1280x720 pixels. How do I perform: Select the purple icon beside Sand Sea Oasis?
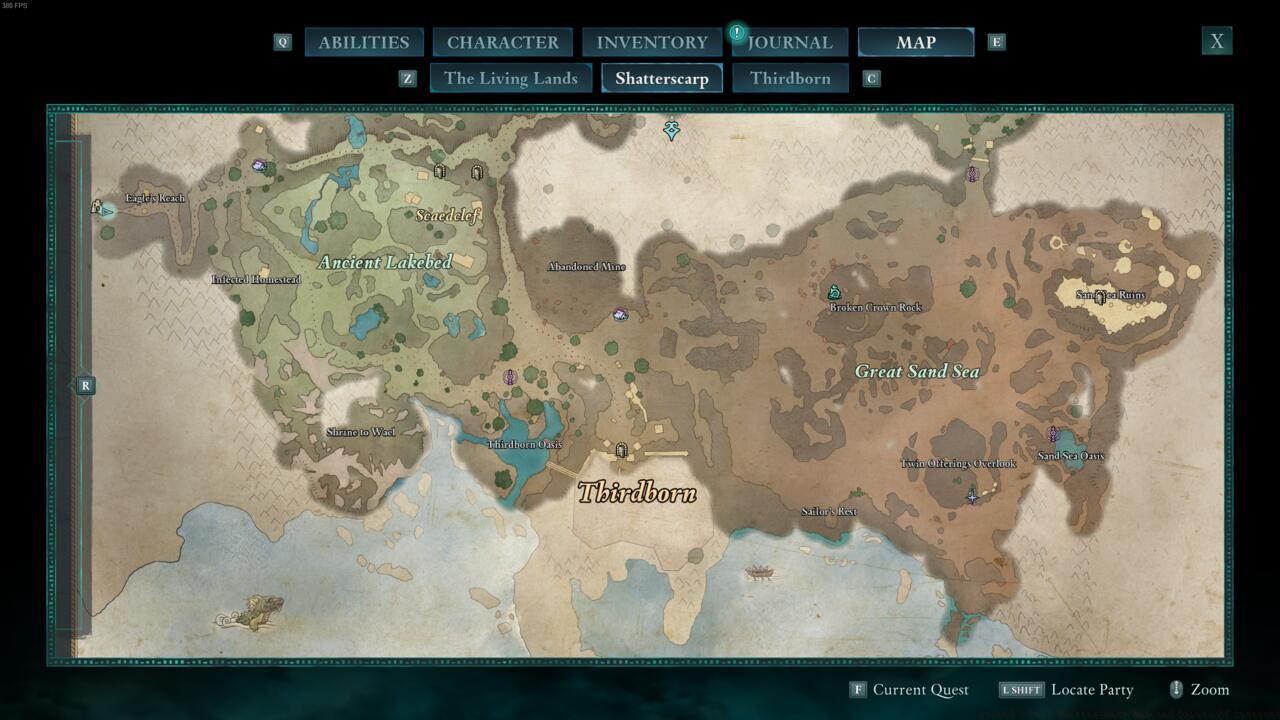(1052, 434)
